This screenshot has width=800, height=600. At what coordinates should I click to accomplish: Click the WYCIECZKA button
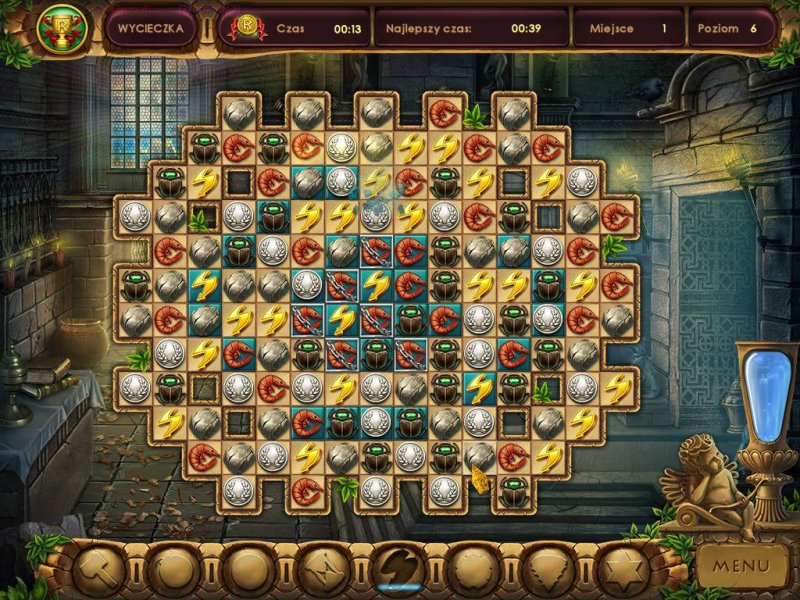point(150,29)
